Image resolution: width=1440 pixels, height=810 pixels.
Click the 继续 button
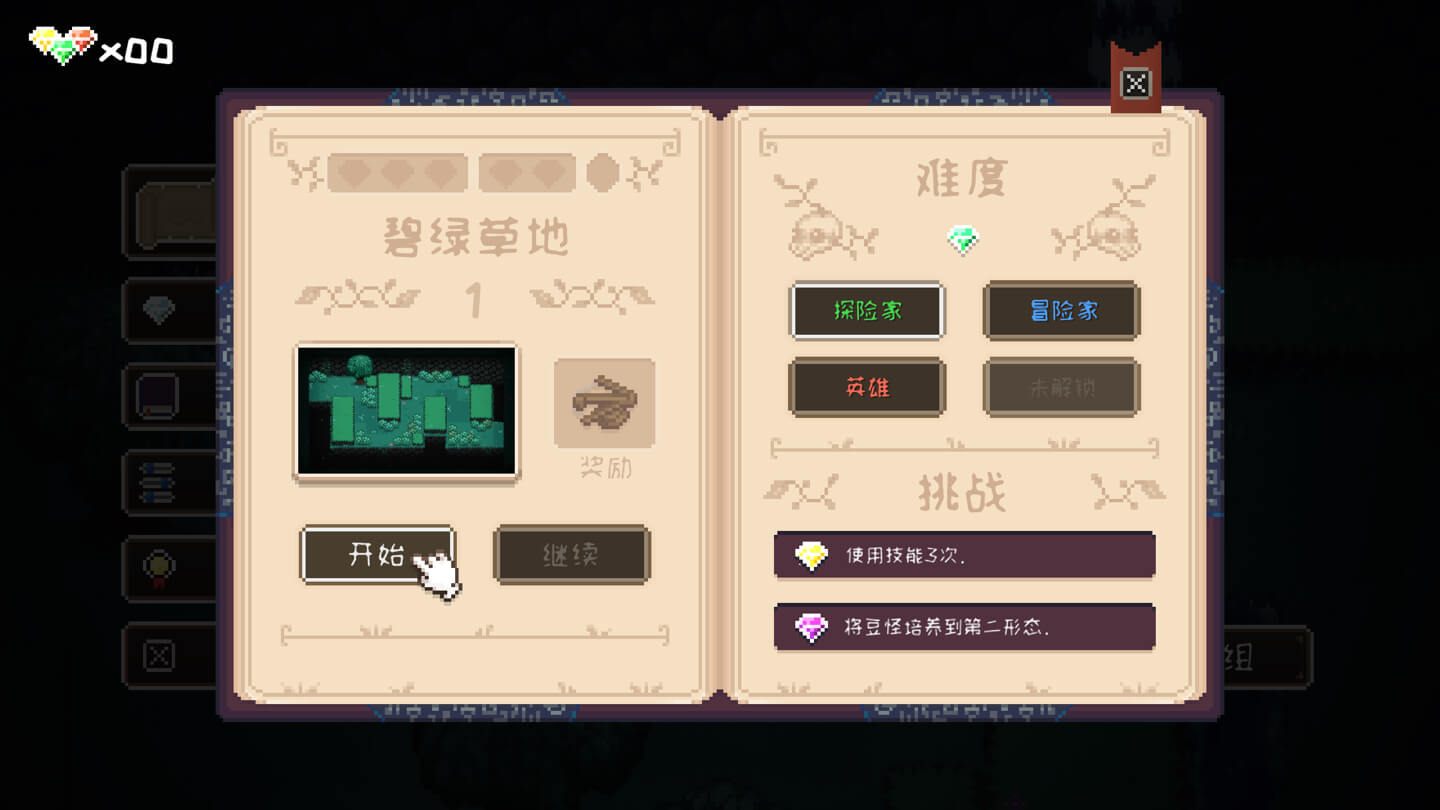coord(571,555)
